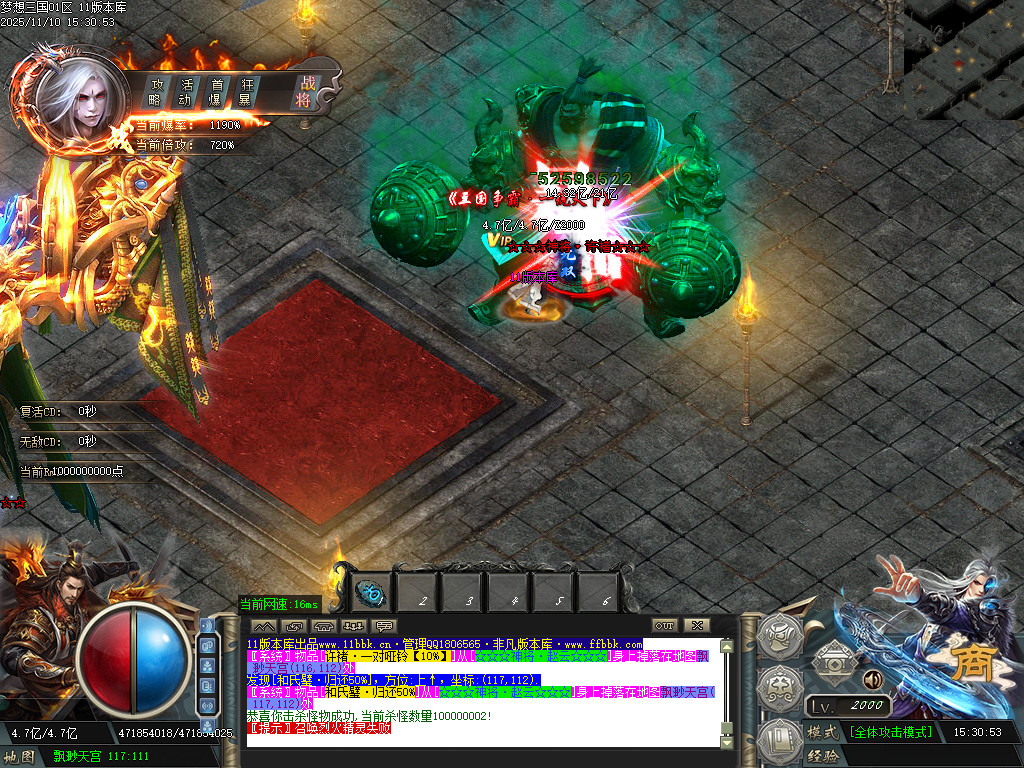Click the OUT button above the chat
Screen dimensions: 1024x768
(x=666, y=625)
